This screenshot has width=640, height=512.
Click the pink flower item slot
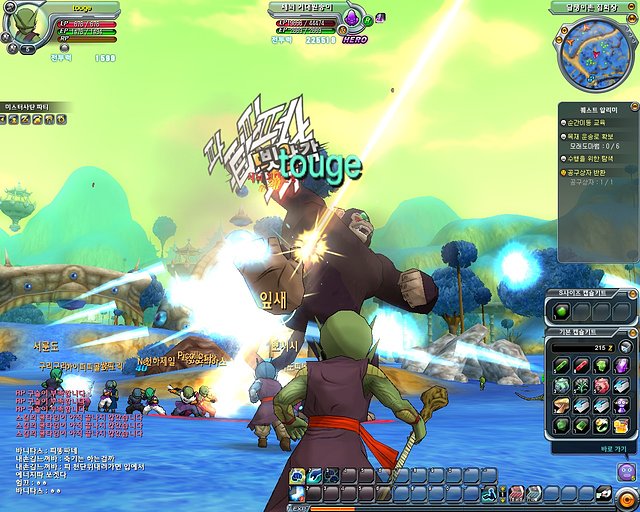coord(600,385)
